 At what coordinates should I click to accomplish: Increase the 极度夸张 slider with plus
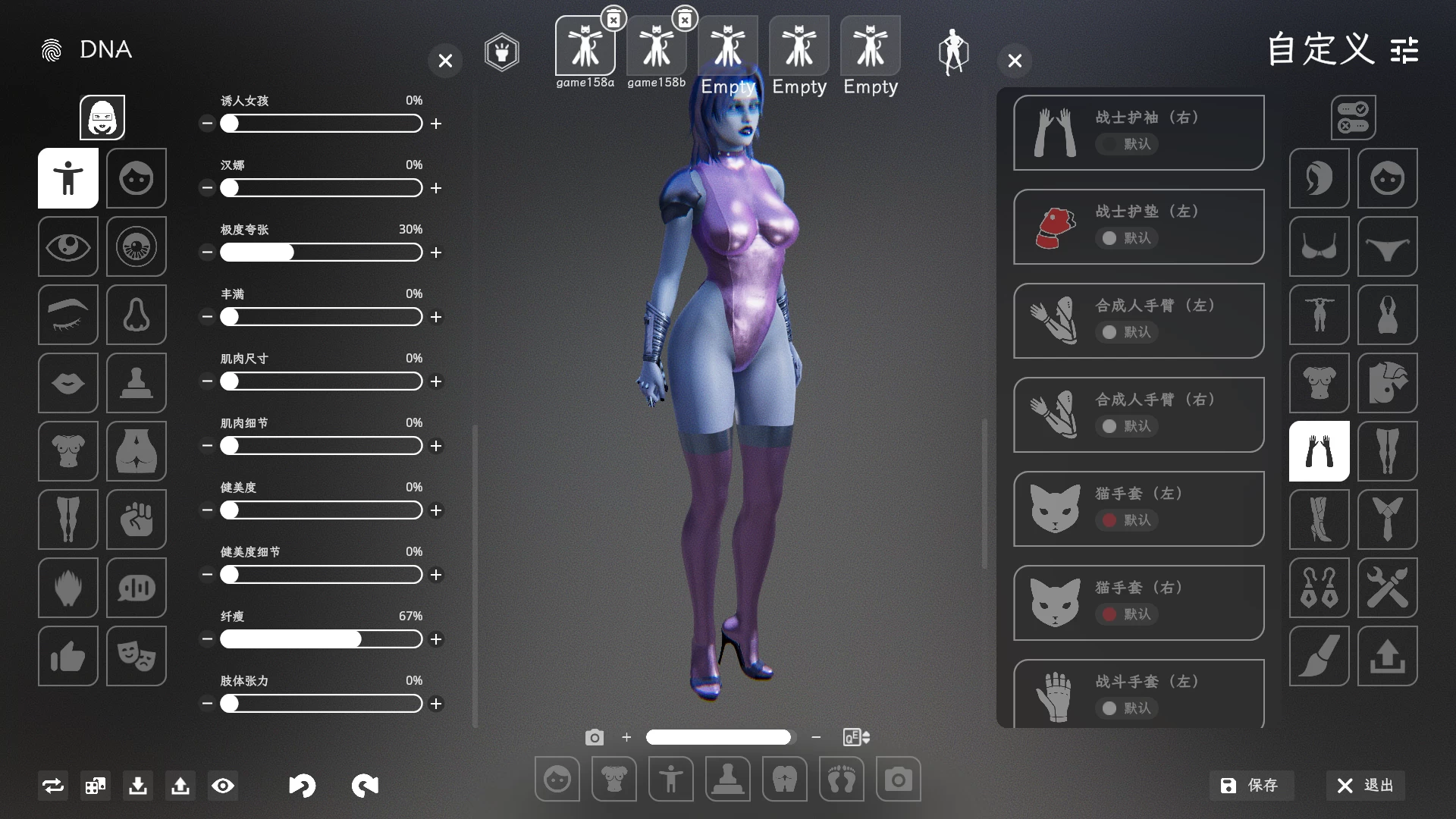(x=436, y=253)
